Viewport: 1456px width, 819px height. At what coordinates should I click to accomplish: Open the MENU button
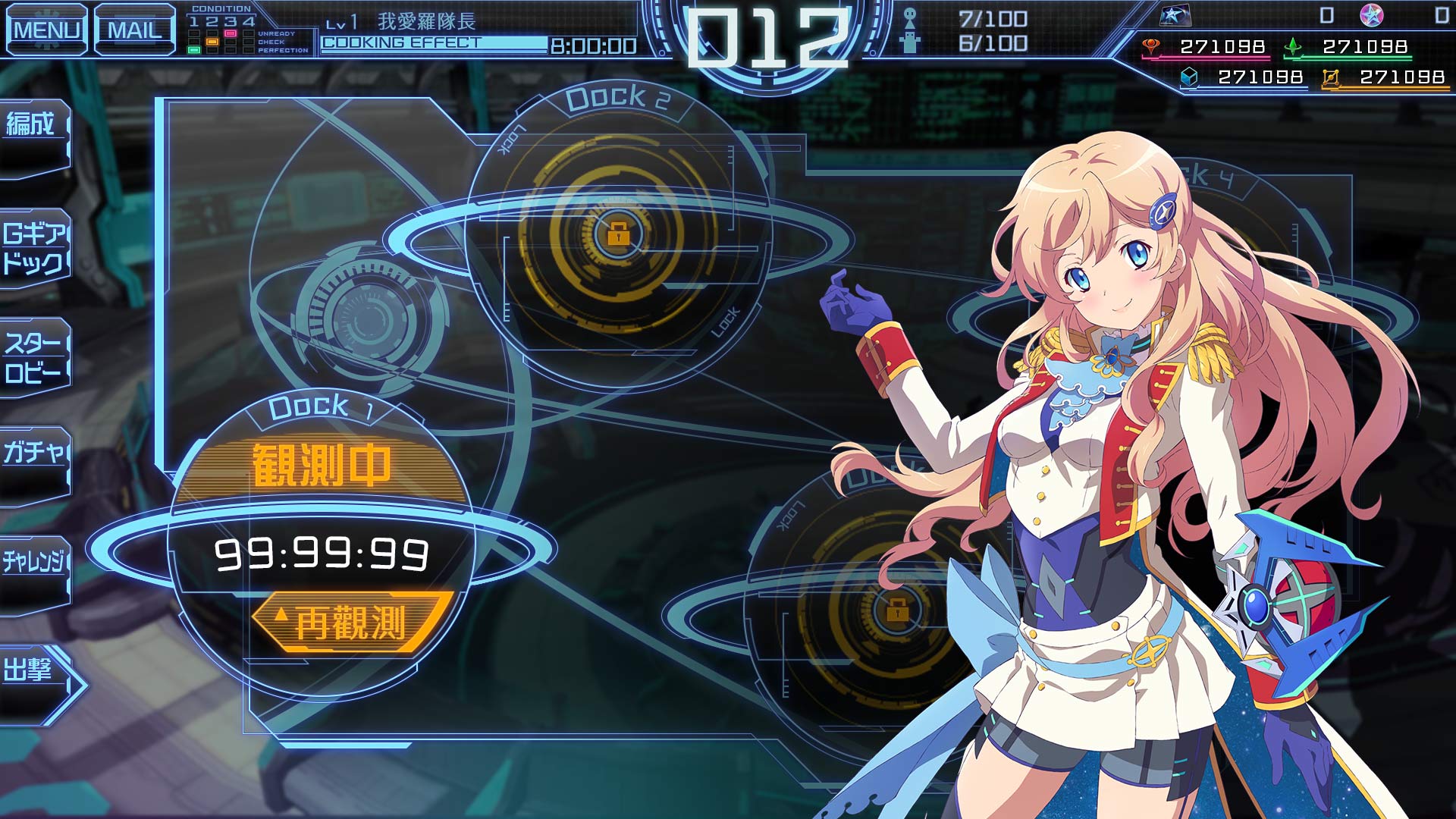click(47, 30)
